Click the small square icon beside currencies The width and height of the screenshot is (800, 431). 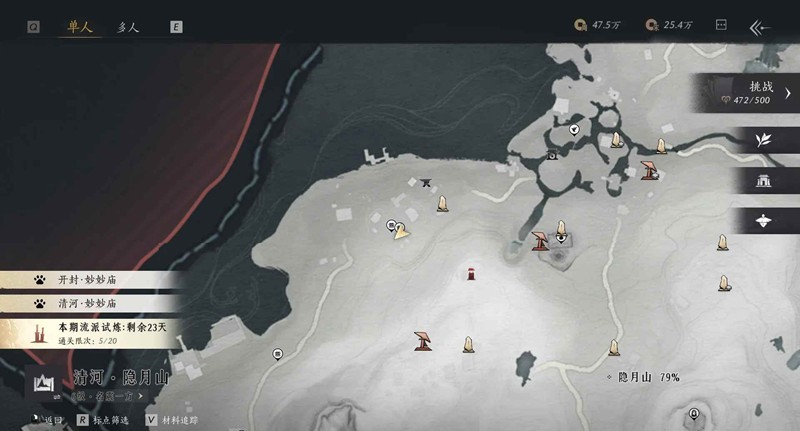[719, 25]
